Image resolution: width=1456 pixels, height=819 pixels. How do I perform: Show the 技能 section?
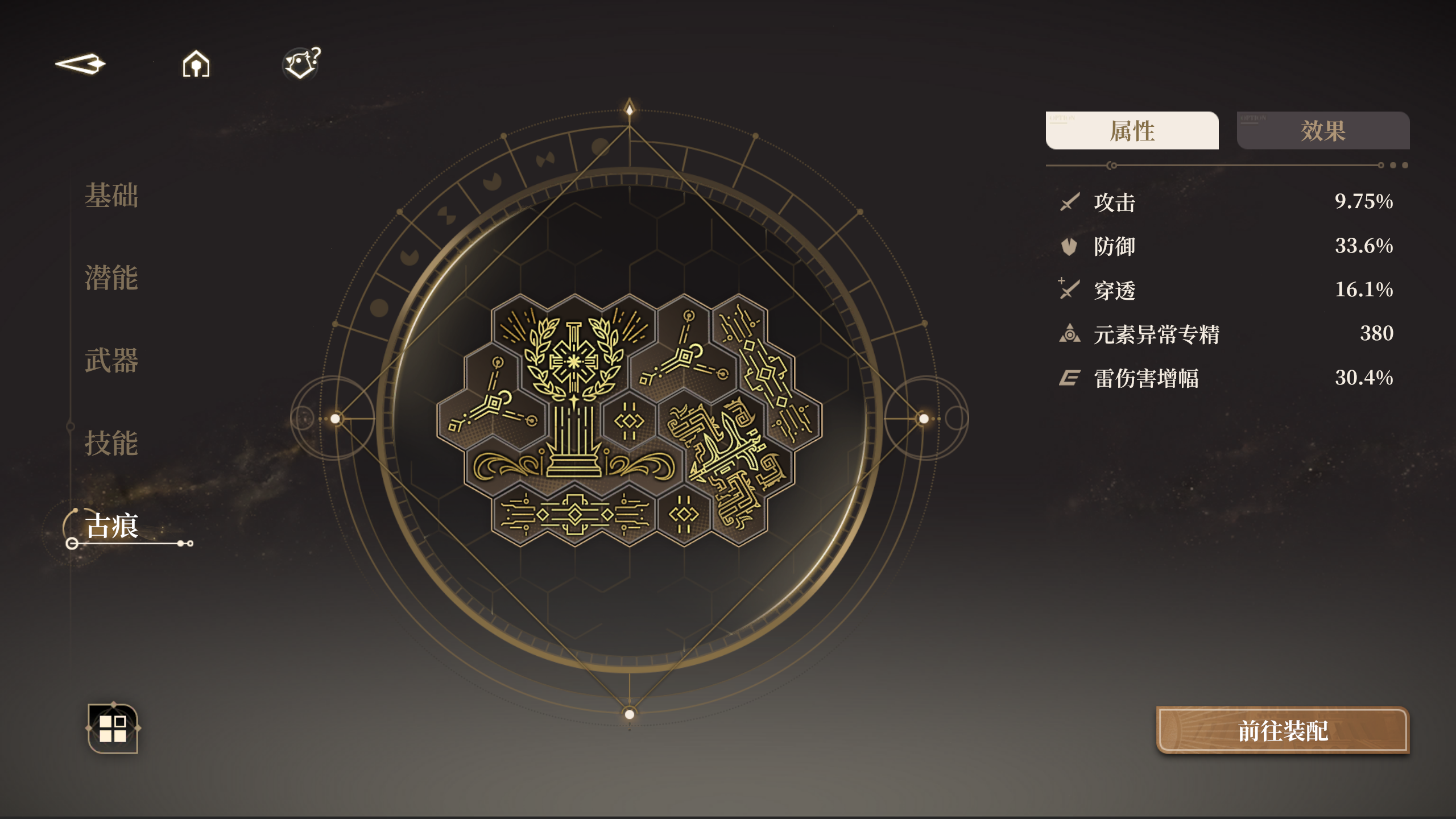[111, 443]
